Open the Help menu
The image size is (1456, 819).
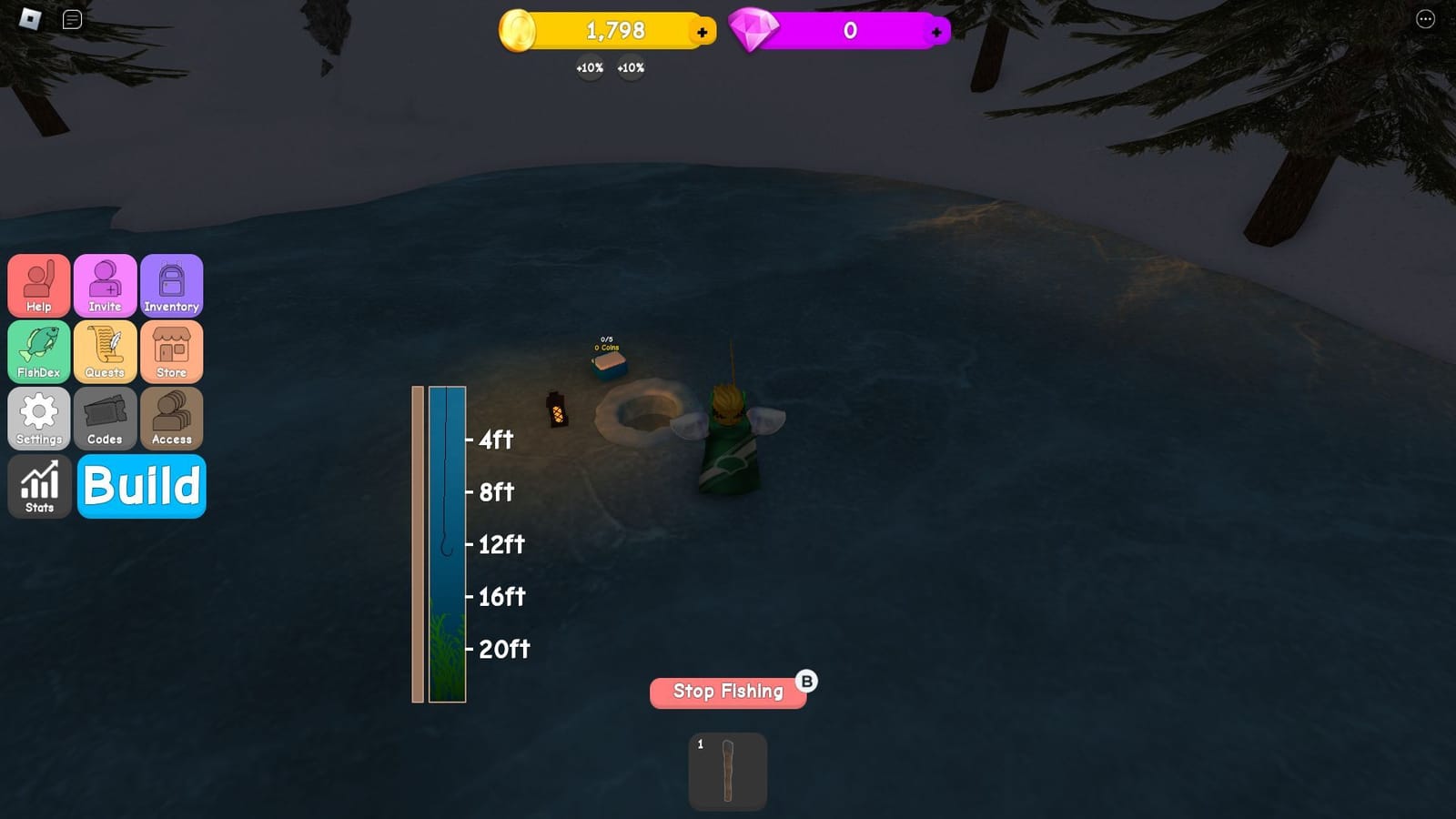click(39, 286)
